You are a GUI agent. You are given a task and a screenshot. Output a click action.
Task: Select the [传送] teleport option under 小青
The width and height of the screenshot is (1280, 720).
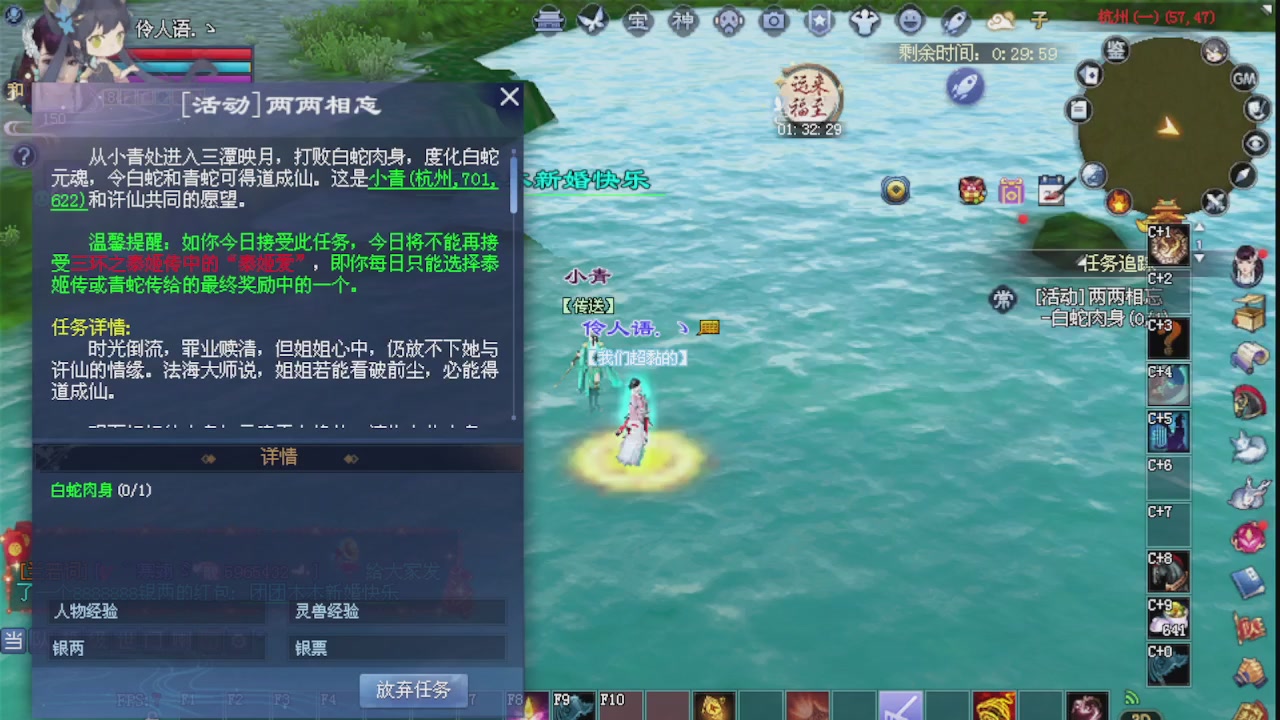click(589, 306)
